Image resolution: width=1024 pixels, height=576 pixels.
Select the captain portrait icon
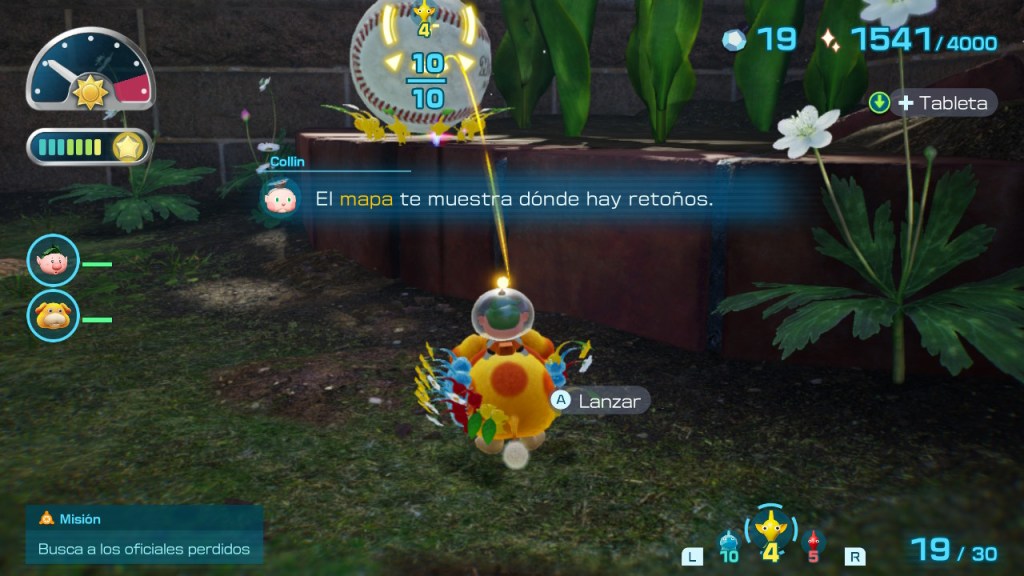53,261
